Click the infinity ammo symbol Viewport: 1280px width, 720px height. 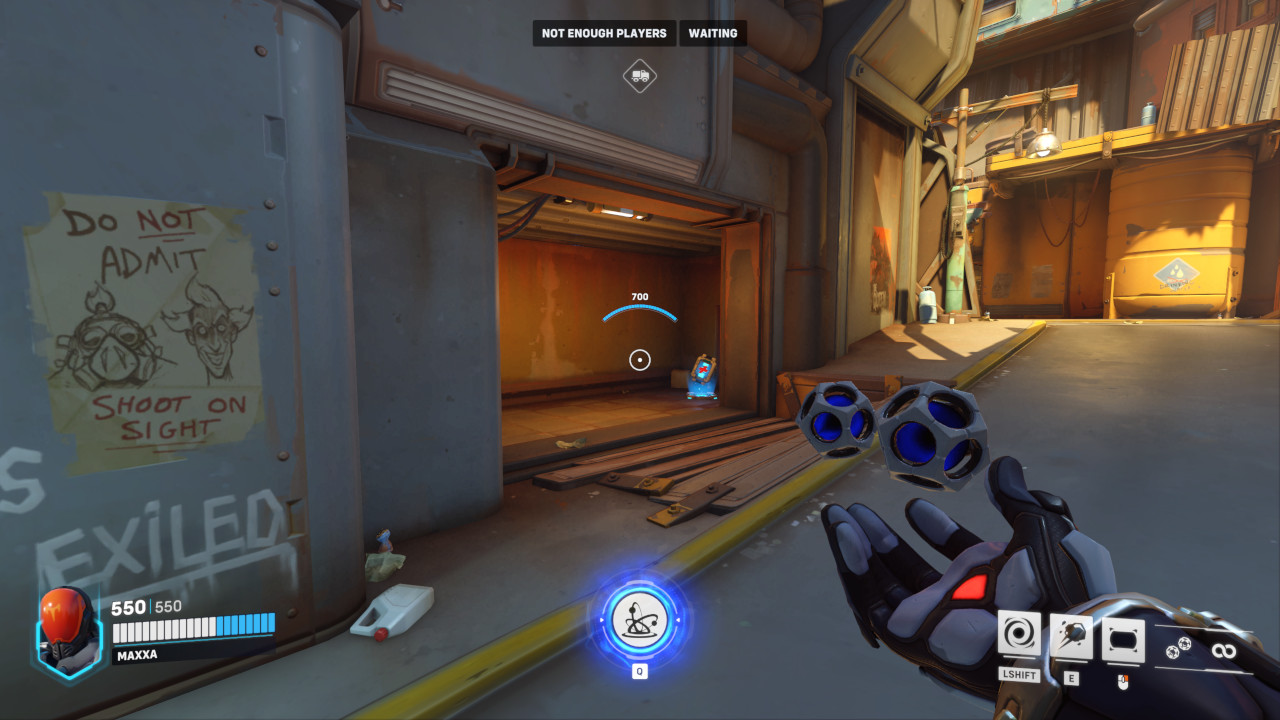(x=1225, y=650)
